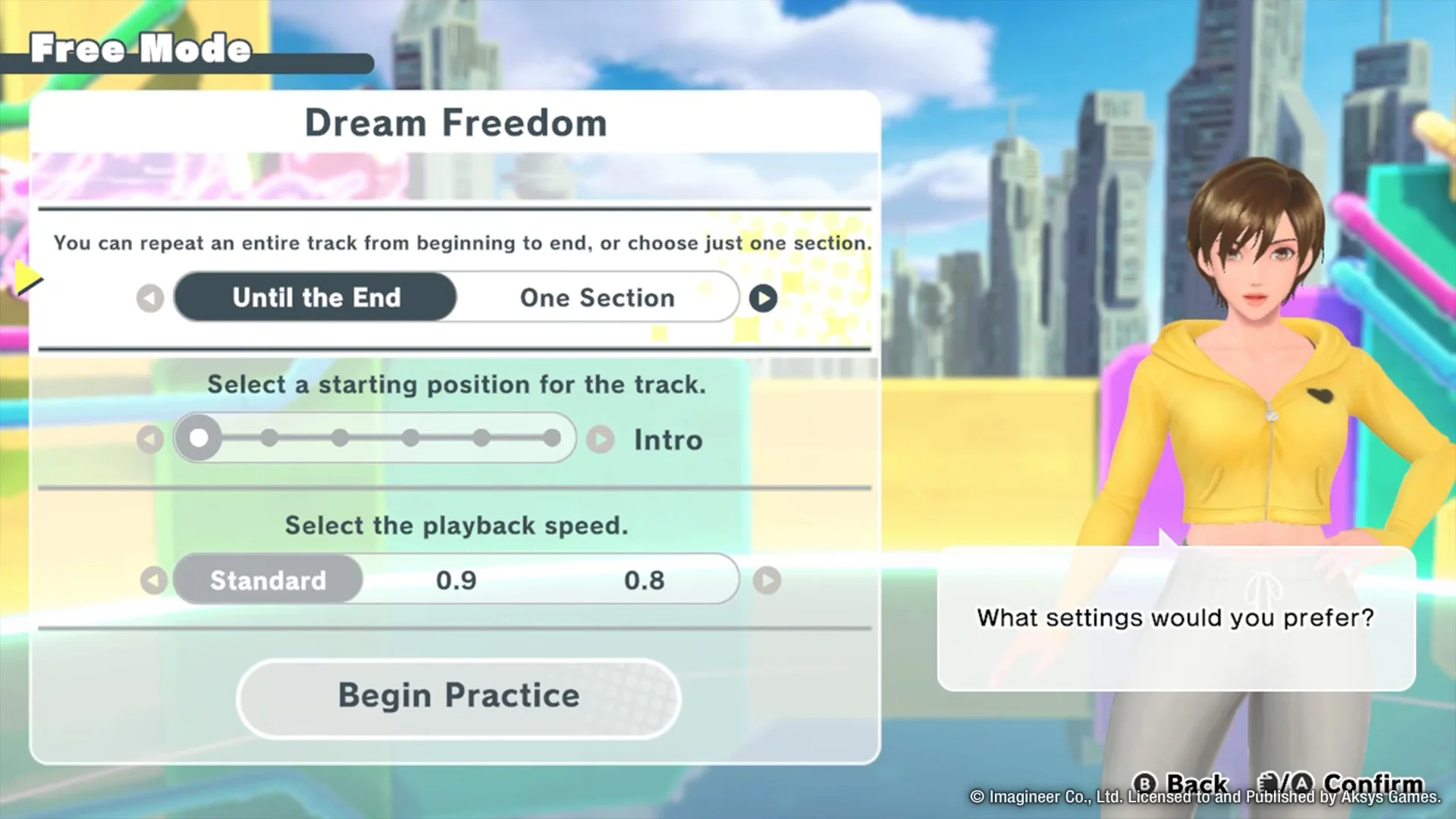
Task: Click the left arrow beside Standard speed
Action: click(x=154, y=579)
